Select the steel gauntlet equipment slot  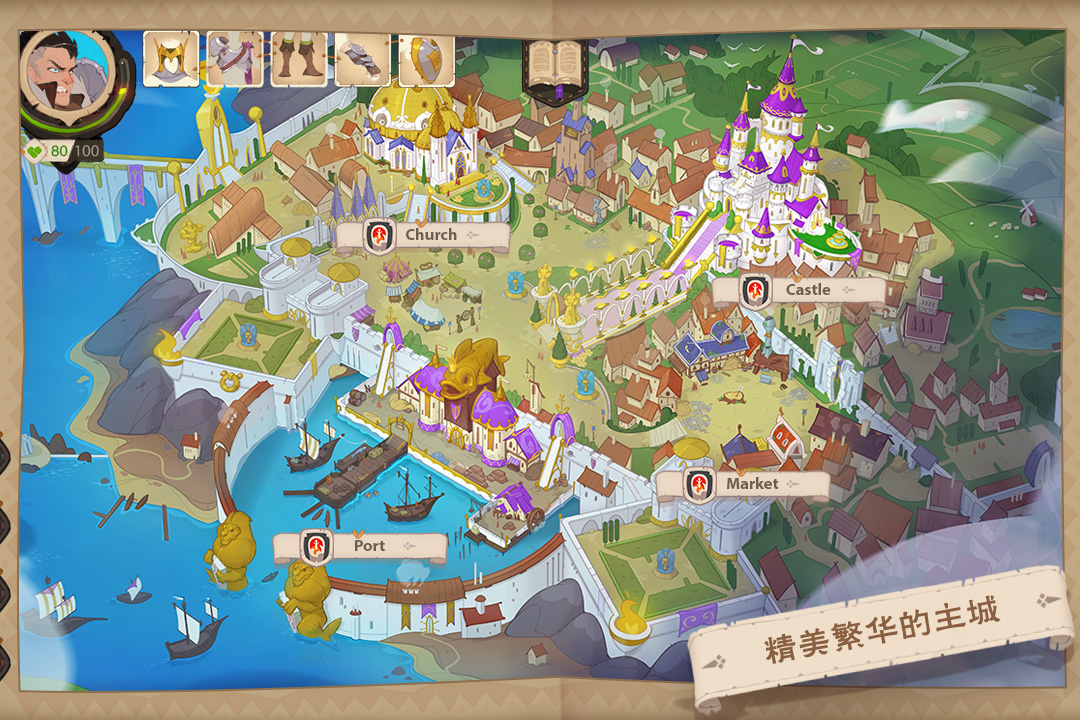[362, 59]
